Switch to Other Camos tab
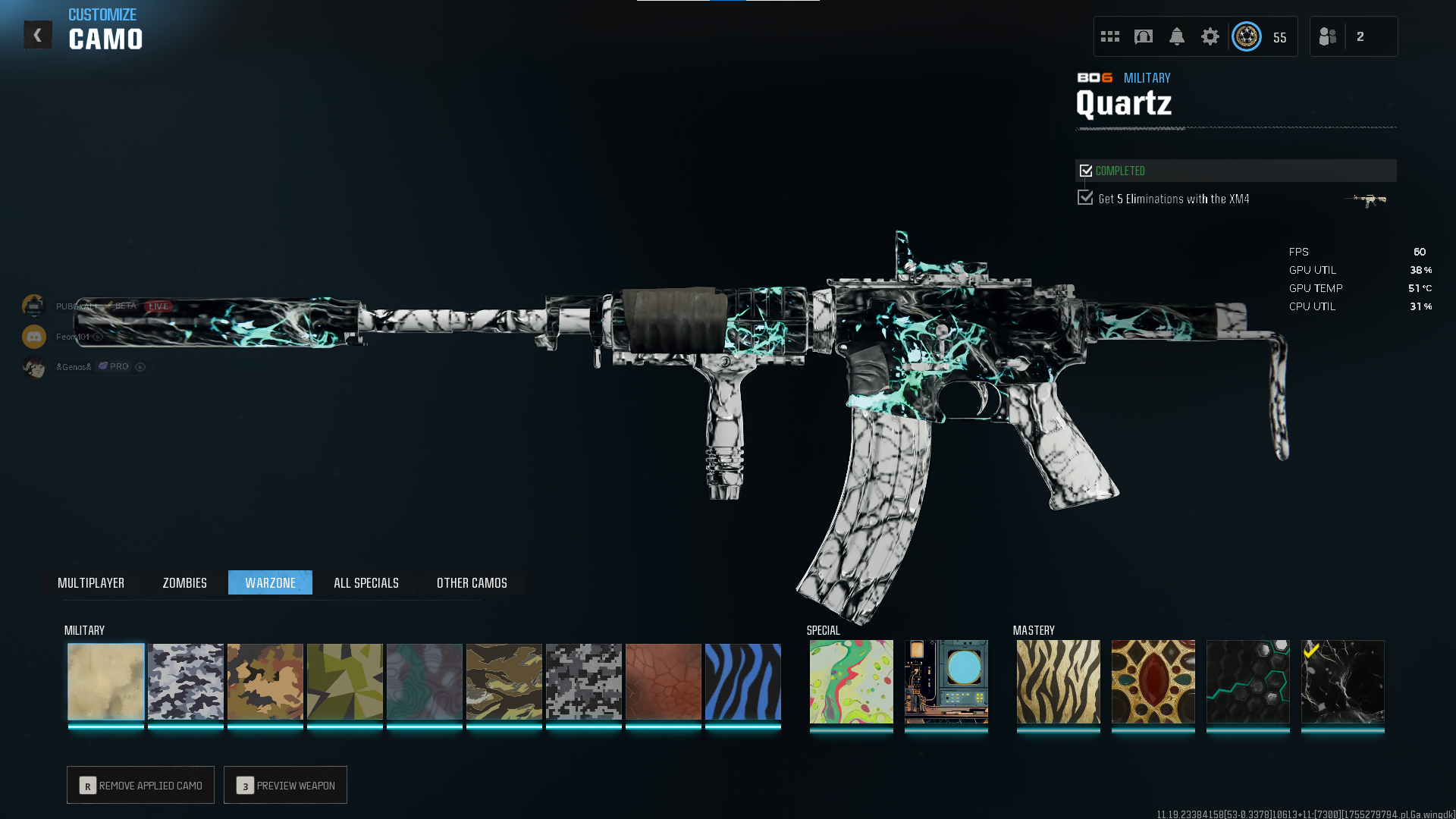Screen dimensions: 1456x819 [472, 582]
